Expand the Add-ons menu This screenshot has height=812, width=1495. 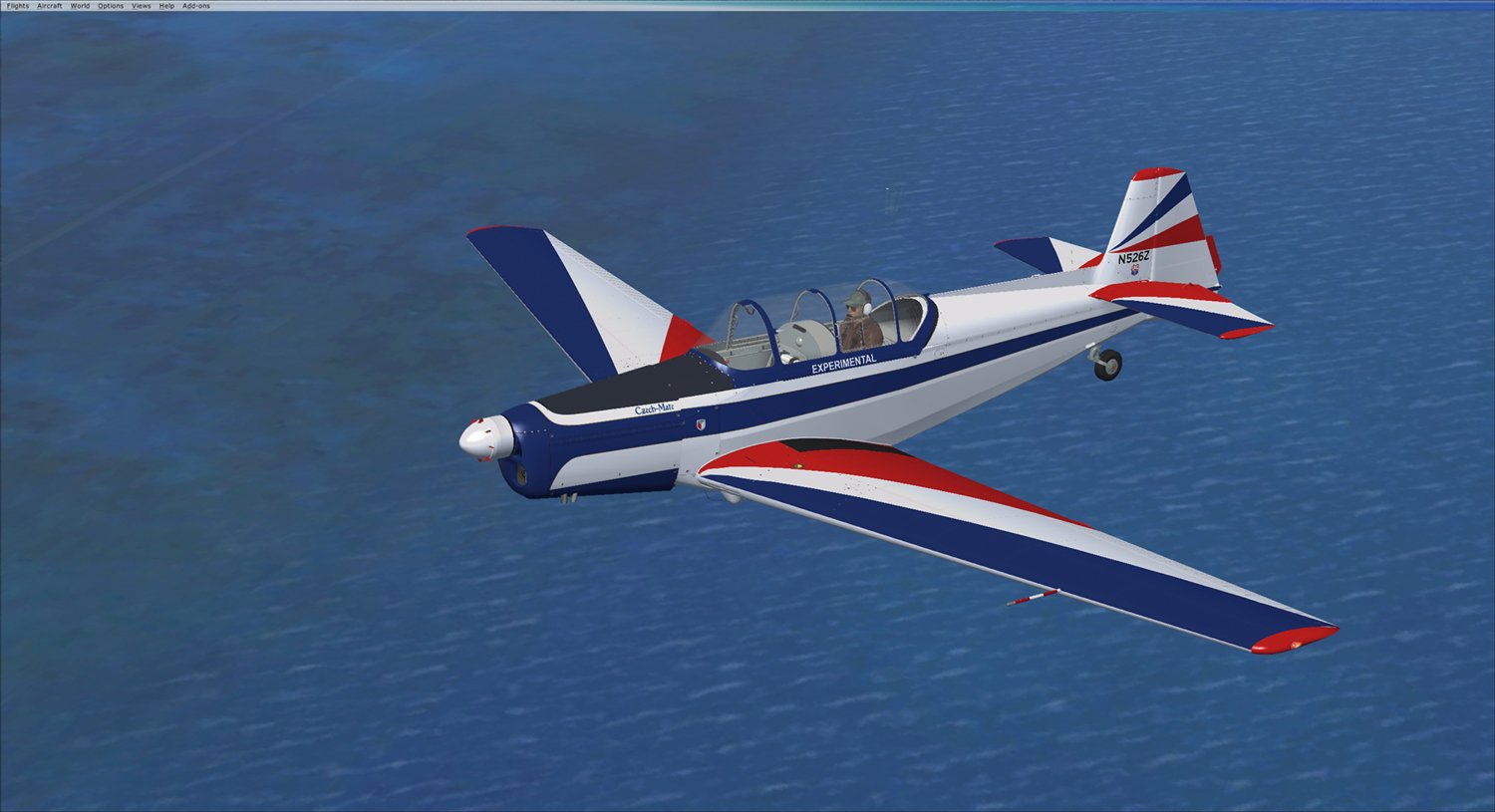click(196, 6)
